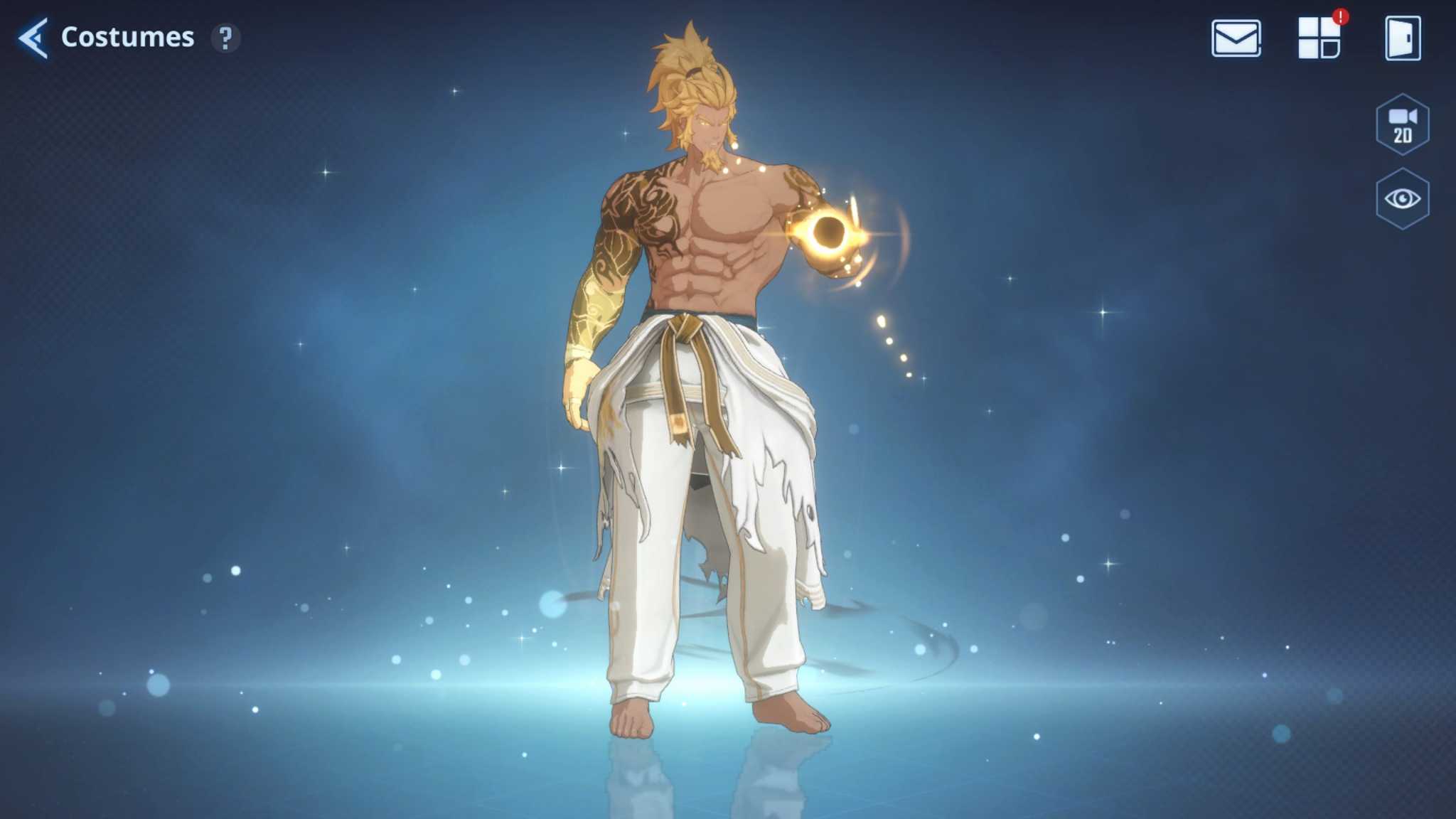
Task: Go back from the Costumes screen
Action: [33, 38]
